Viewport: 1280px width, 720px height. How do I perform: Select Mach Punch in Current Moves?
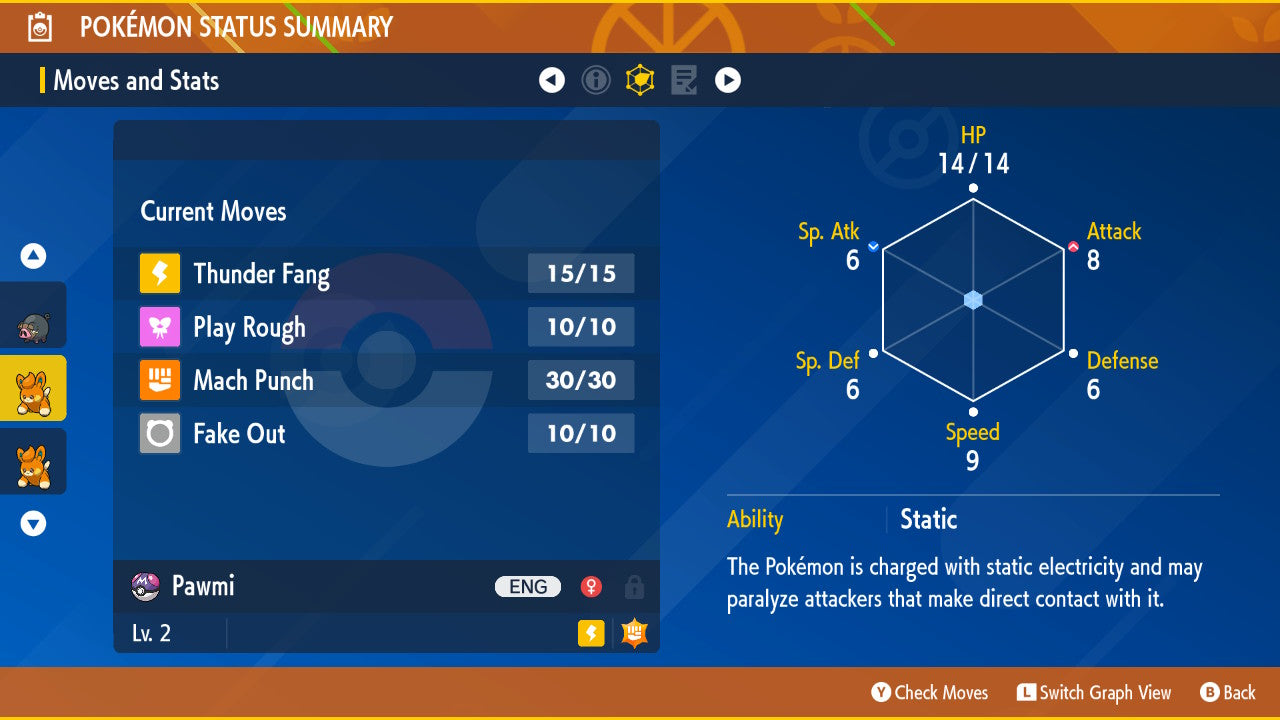(x=386, y=380)
